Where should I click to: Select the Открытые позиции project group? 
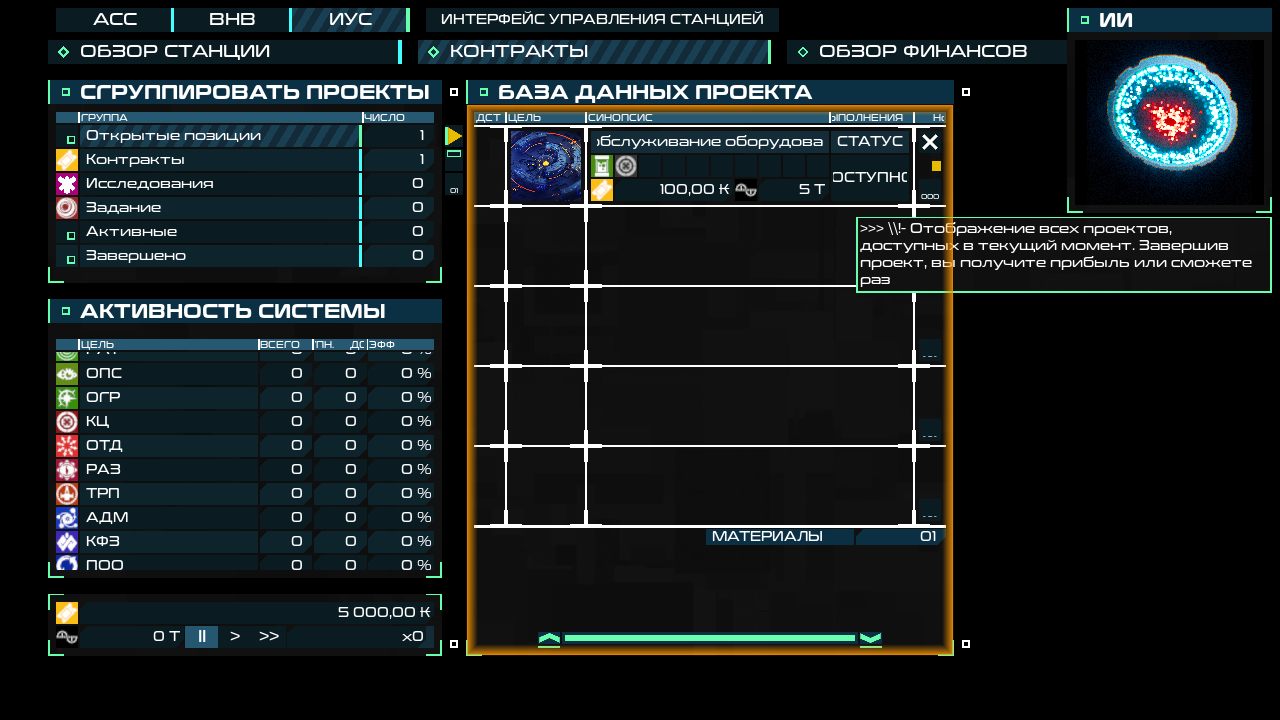[220, 136]
